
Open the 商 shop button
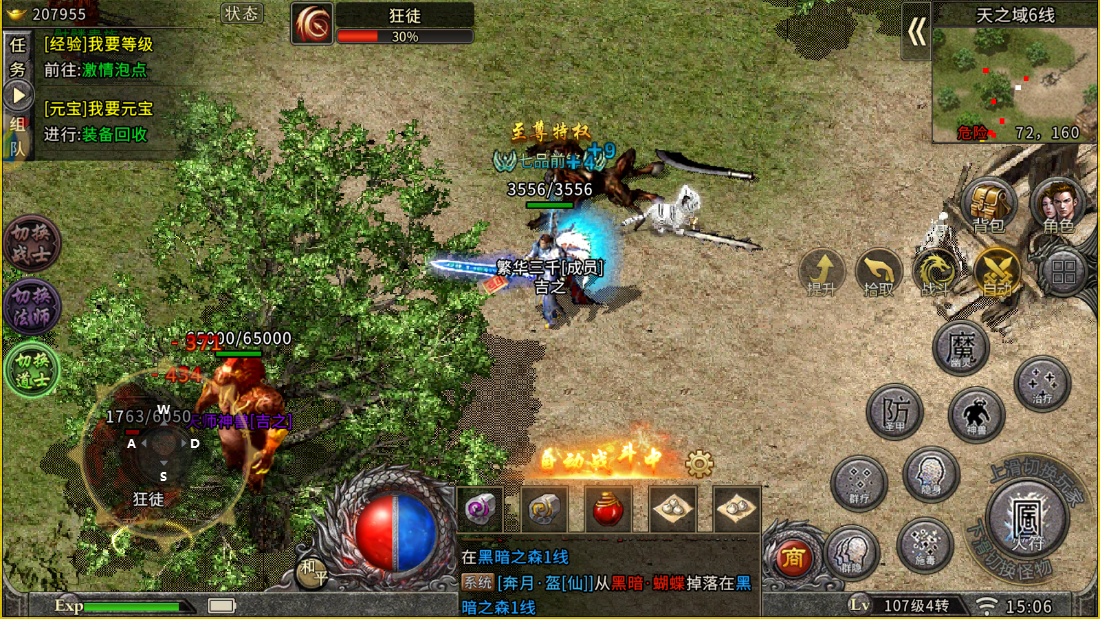793,558
